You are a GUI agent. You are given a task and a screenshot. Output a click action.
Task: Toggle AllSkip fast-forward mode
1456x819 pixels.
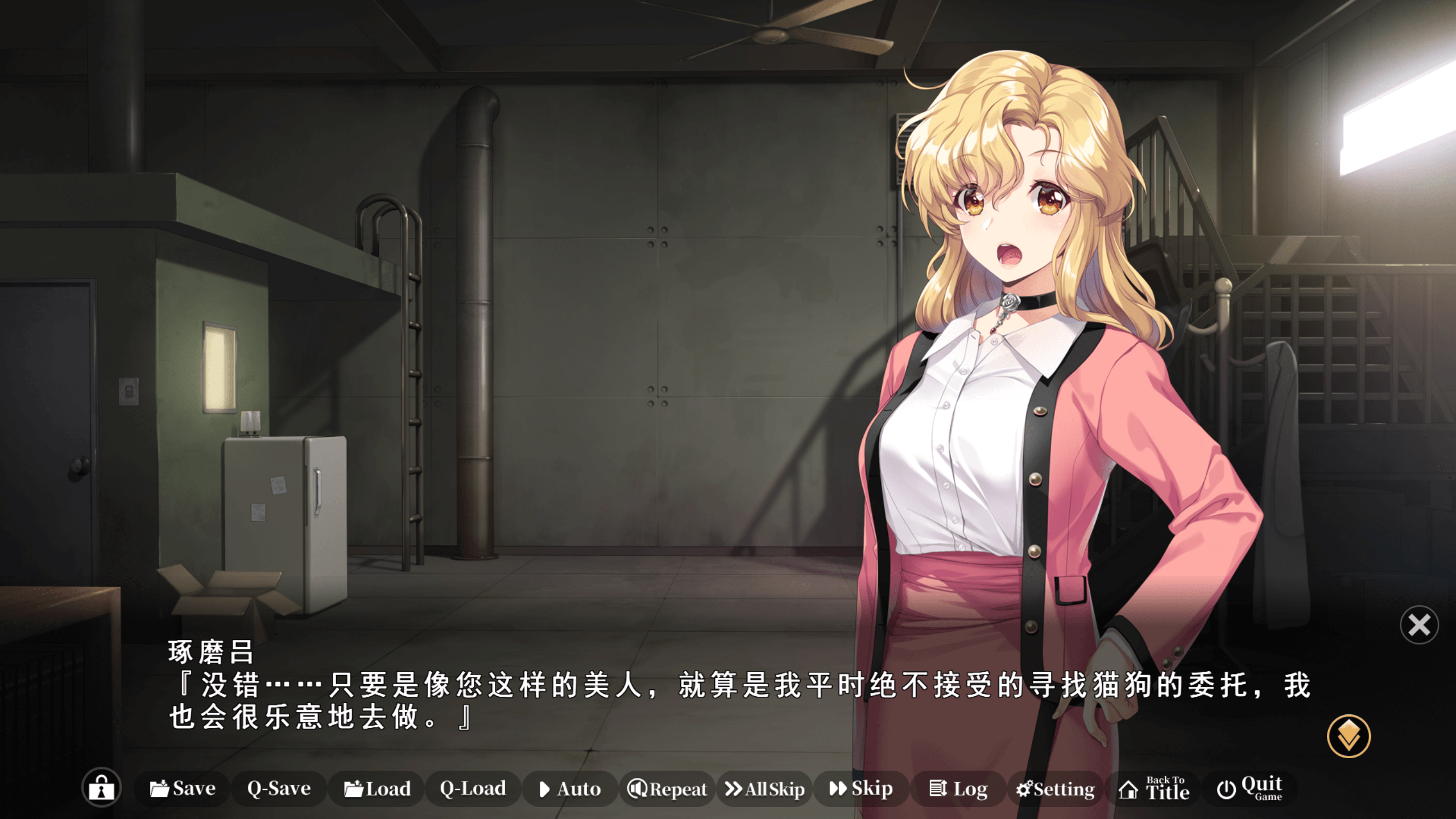[764, 789]
